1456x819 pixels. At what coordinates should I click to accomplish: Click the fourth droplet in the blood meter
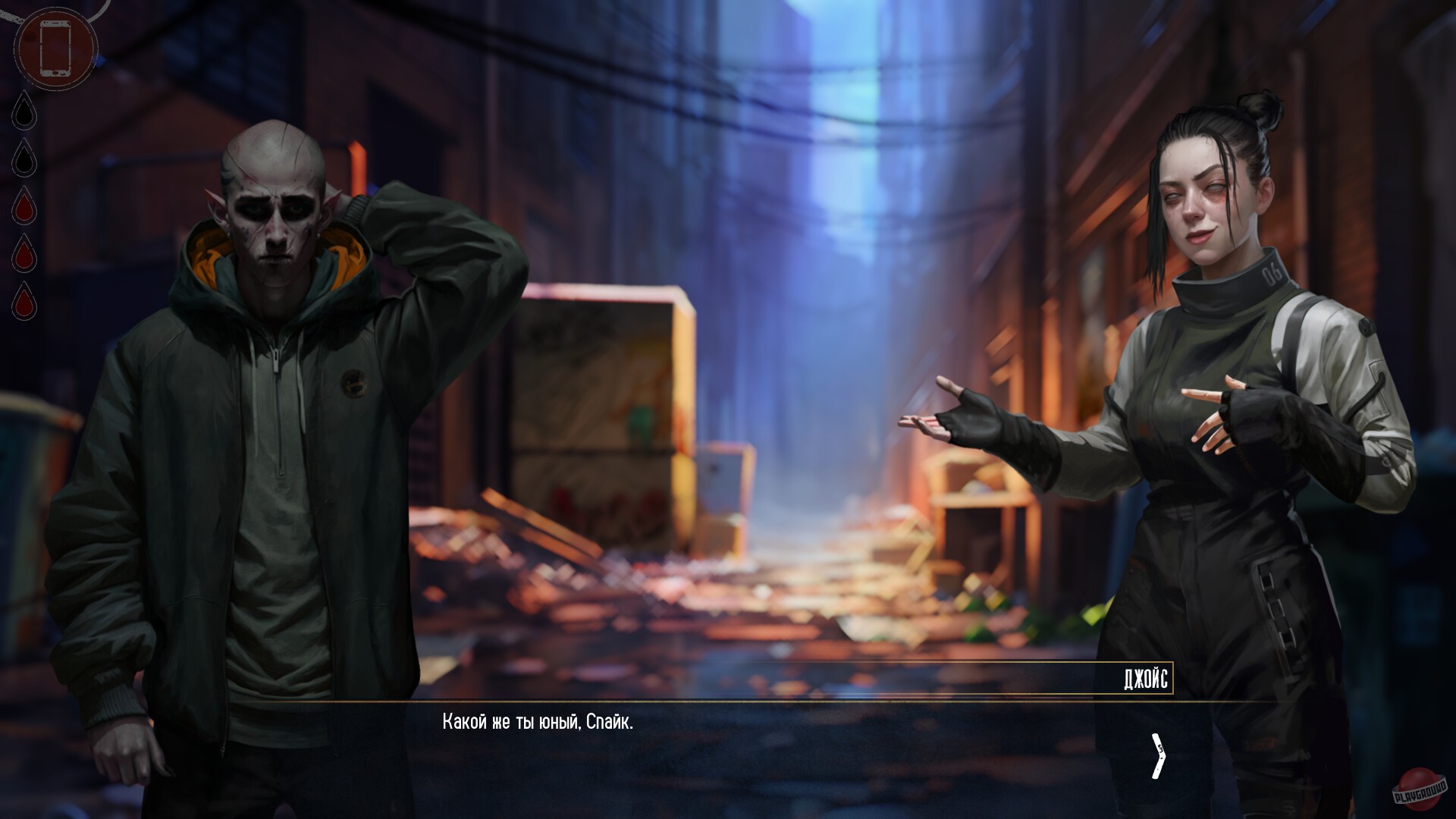pyautogui.click(x=24, y=256)
